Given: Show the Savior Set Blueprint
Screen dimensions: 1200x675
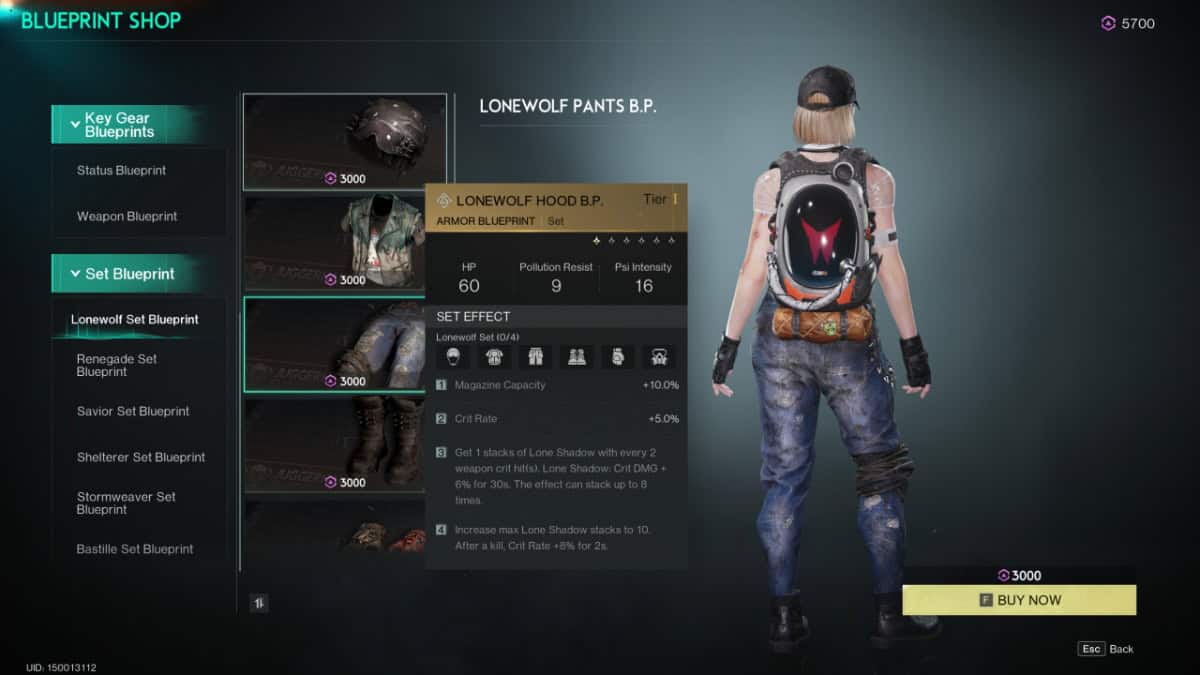Looking at the screenshot, I should [x=133, y=411].
